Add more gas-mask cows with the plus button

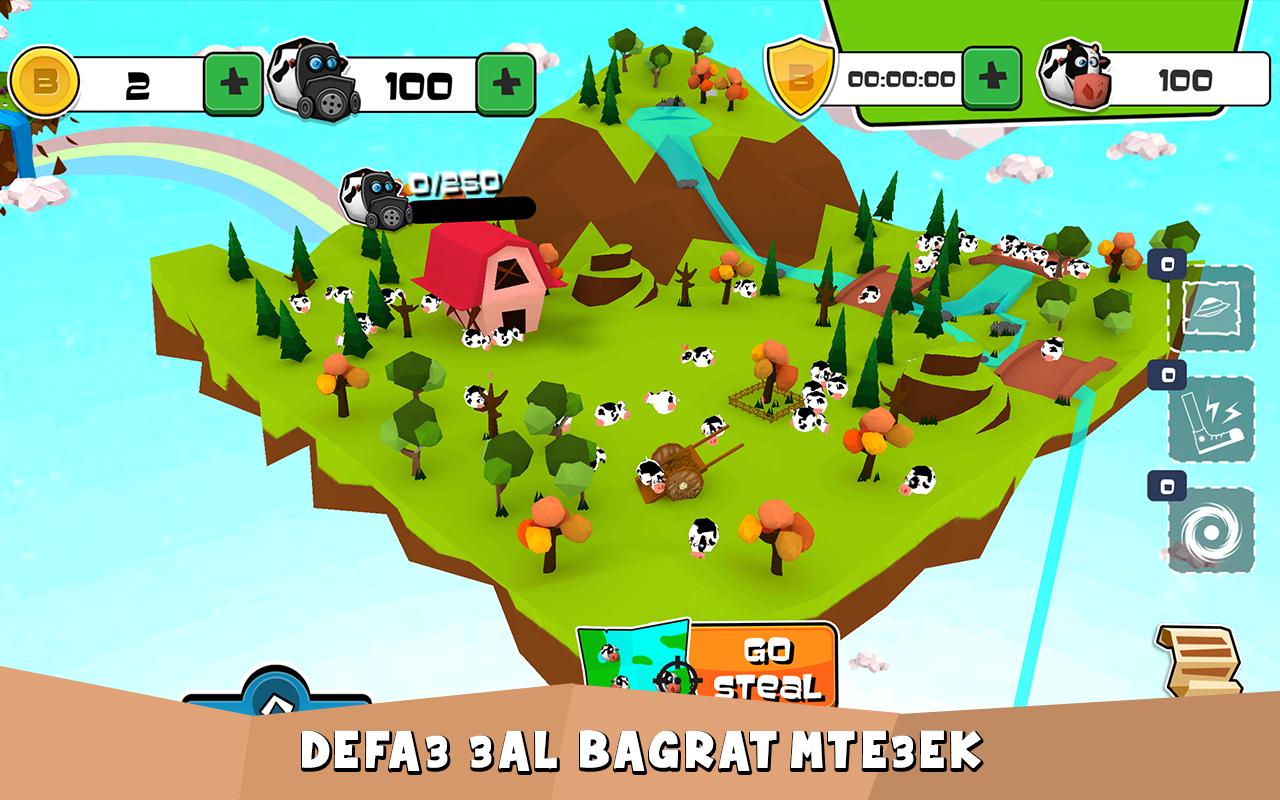[x=505, y=85]
